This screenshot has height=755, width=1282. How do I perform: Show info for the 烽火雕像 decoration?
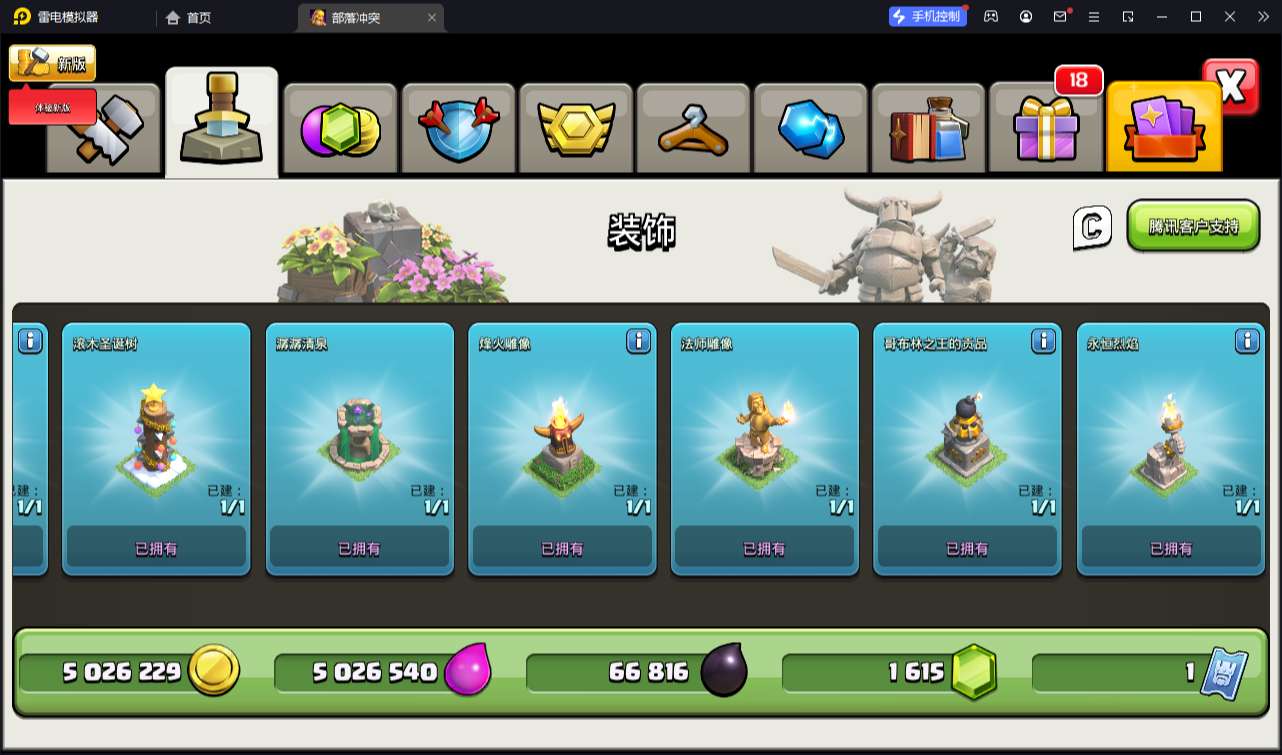[639, 342]
